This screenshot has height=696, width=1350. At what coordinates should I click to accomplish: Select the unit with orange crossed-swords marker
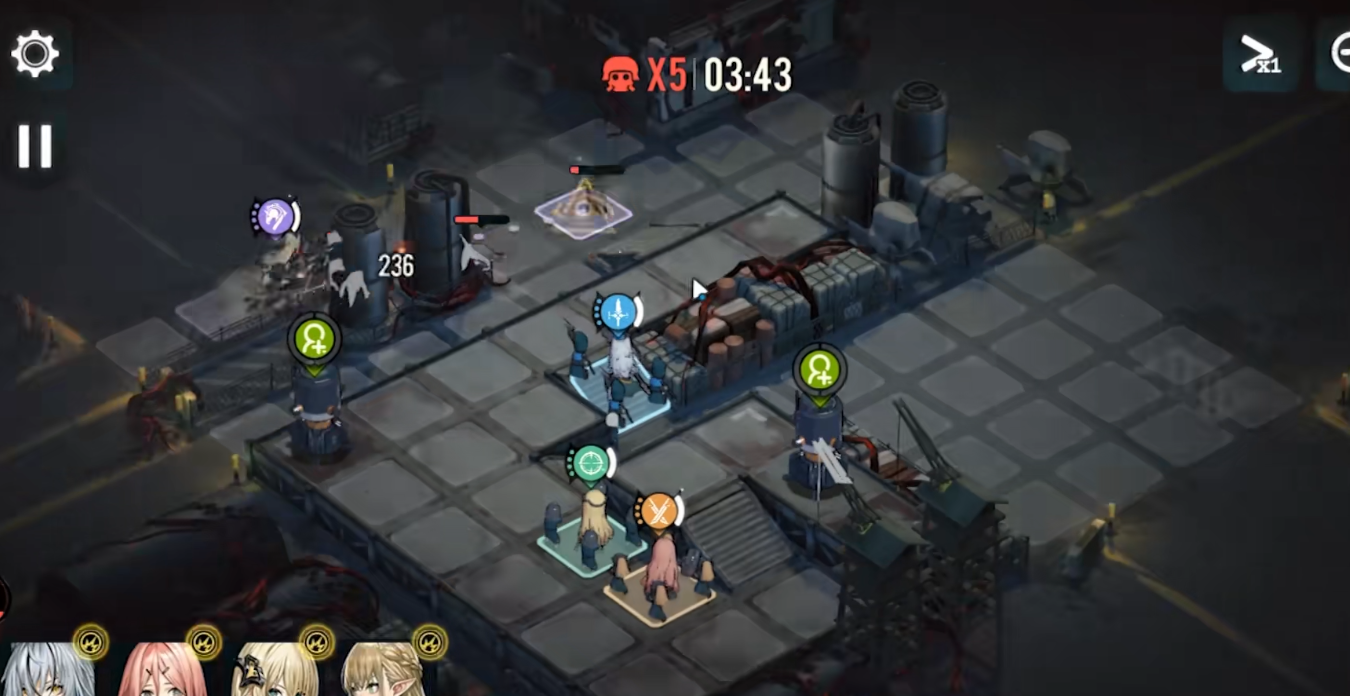click(661, 570)
